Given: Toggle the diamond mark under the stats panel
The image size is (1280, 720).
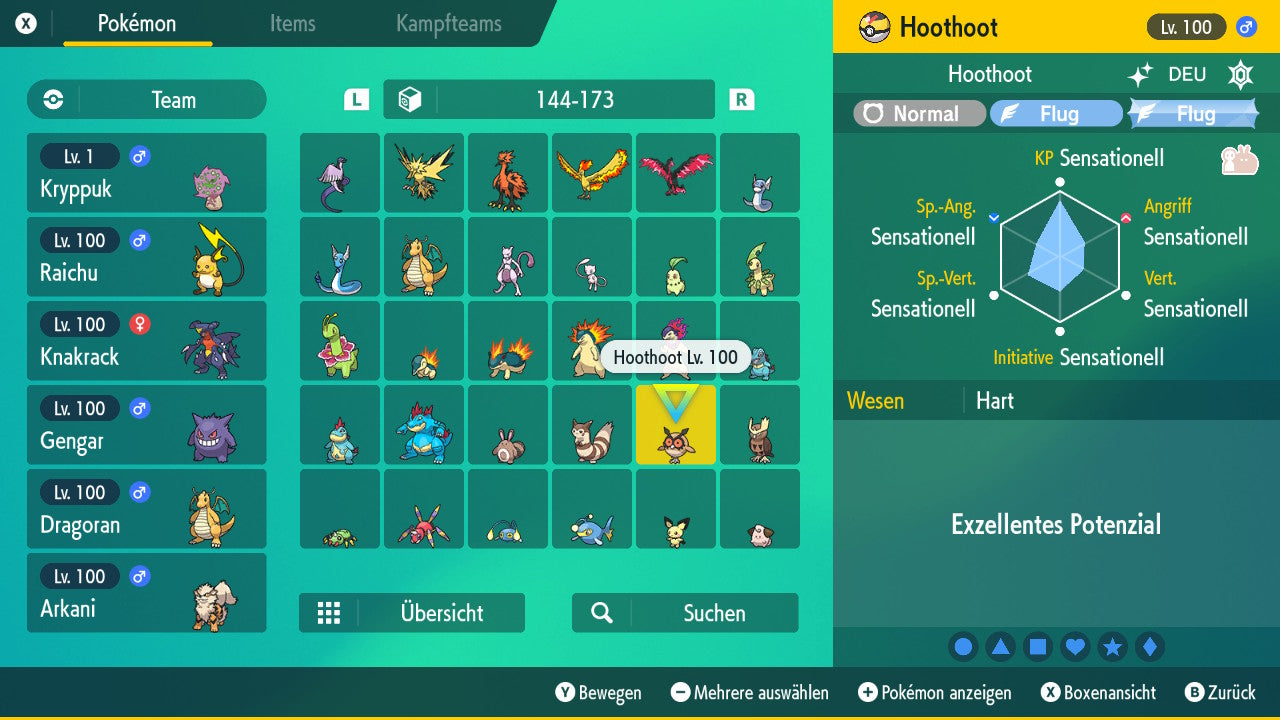Looking at the screenshot, I should click(x=1150, y=647).
